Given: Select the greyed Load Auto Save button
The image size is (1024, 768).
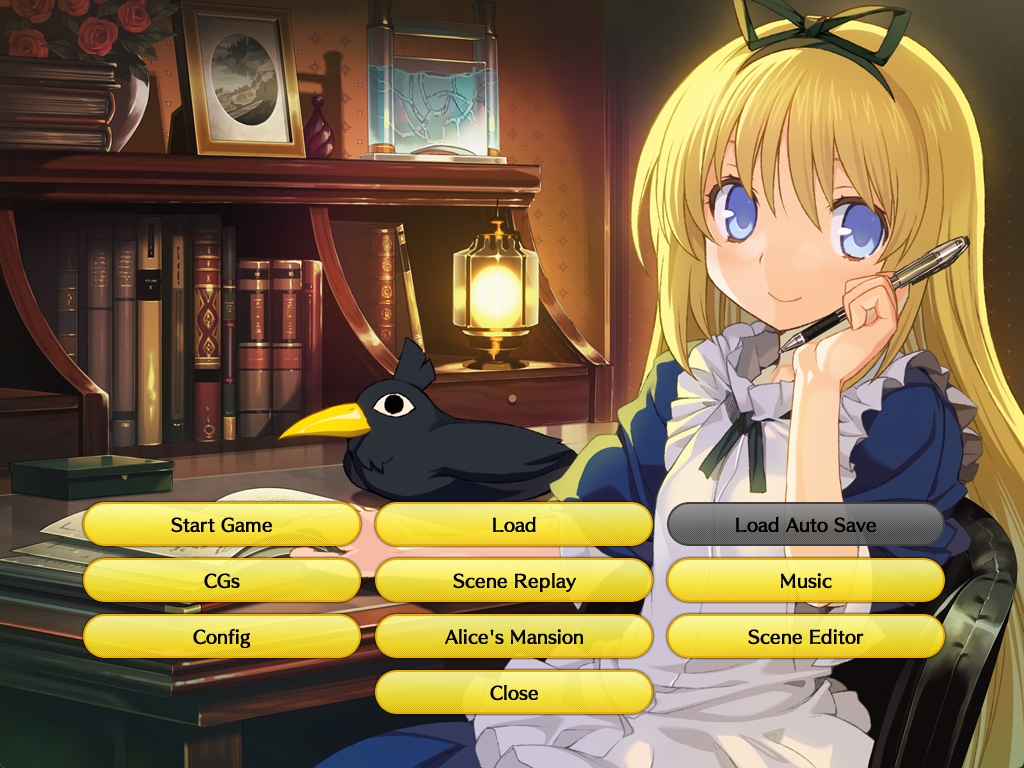Looking at the screenshot, I should point(805,525).
